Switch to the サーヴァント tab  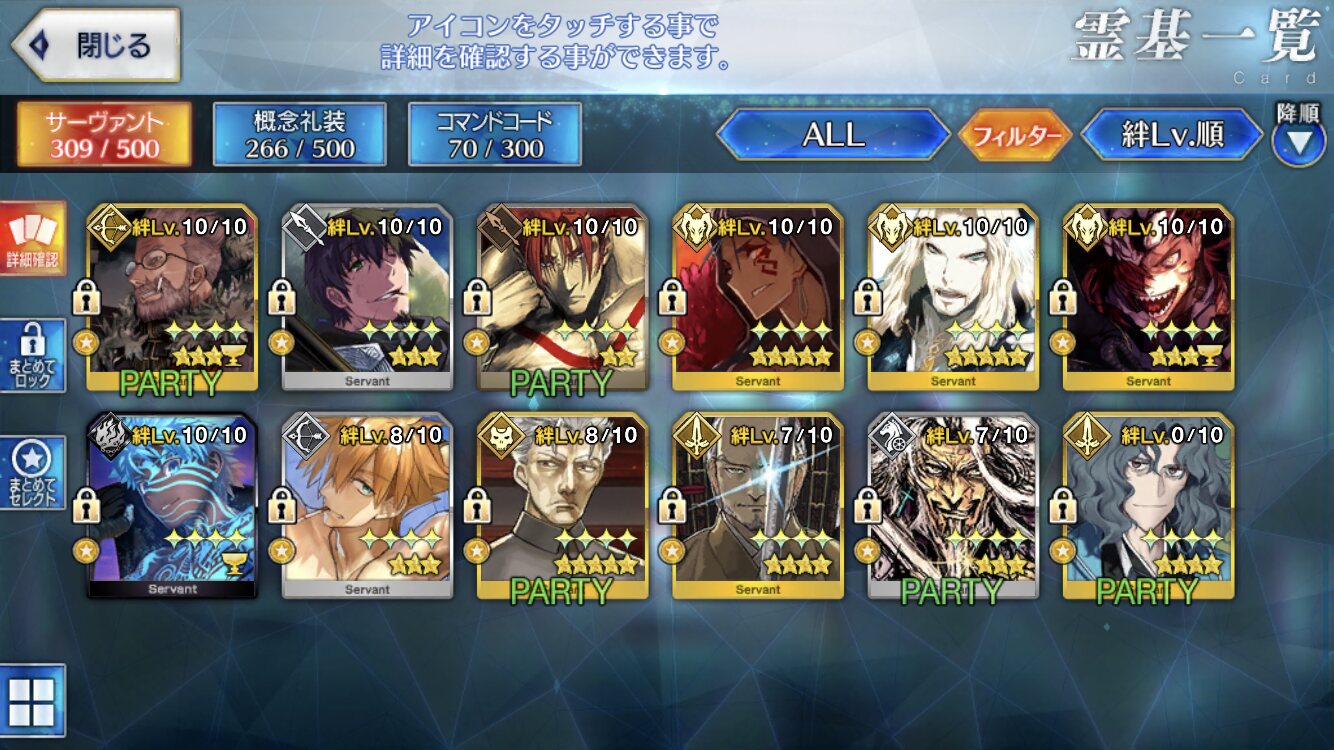(103, 134)
